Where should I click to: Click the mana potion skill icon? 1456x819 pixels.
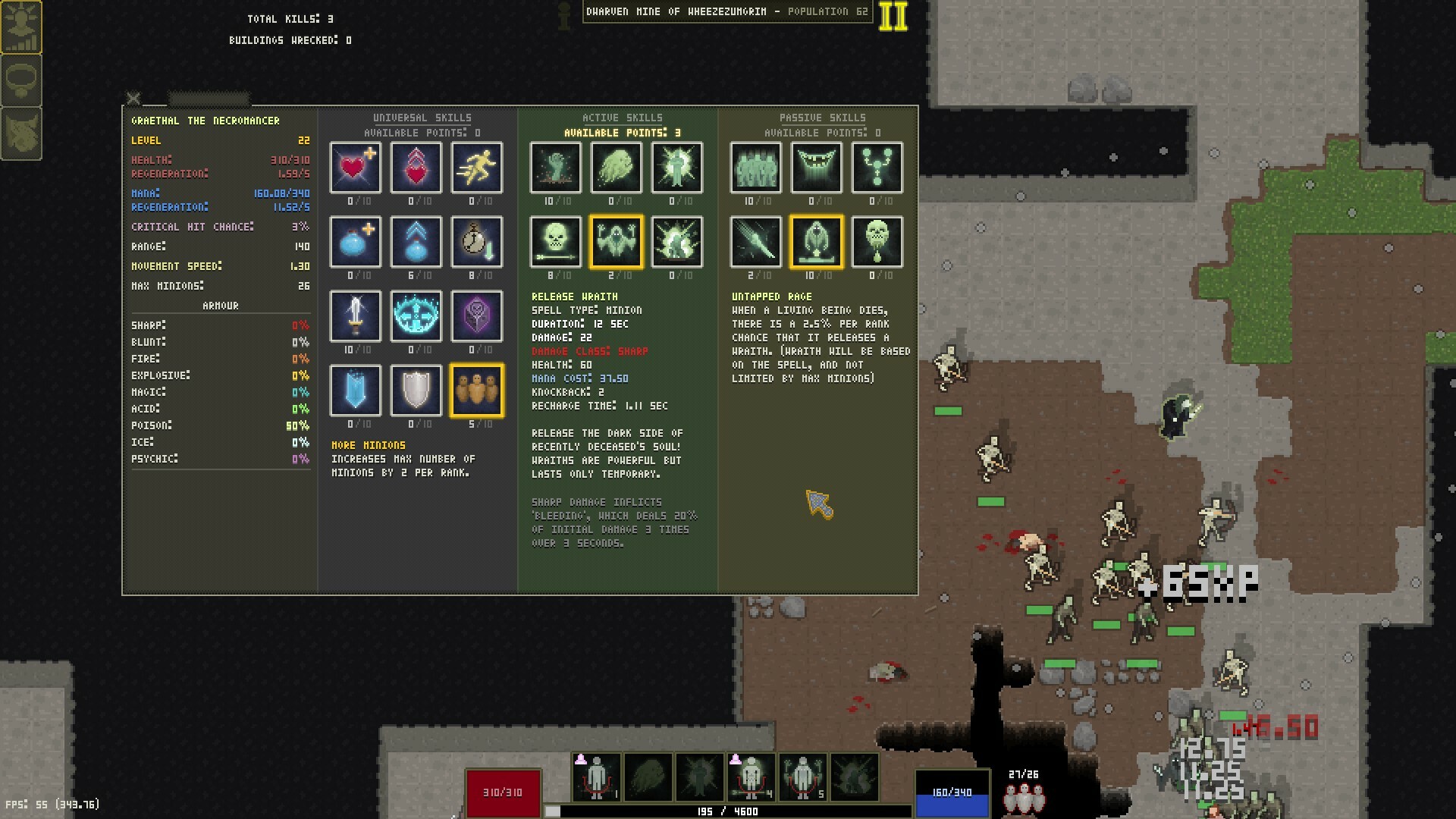(355, 242)
